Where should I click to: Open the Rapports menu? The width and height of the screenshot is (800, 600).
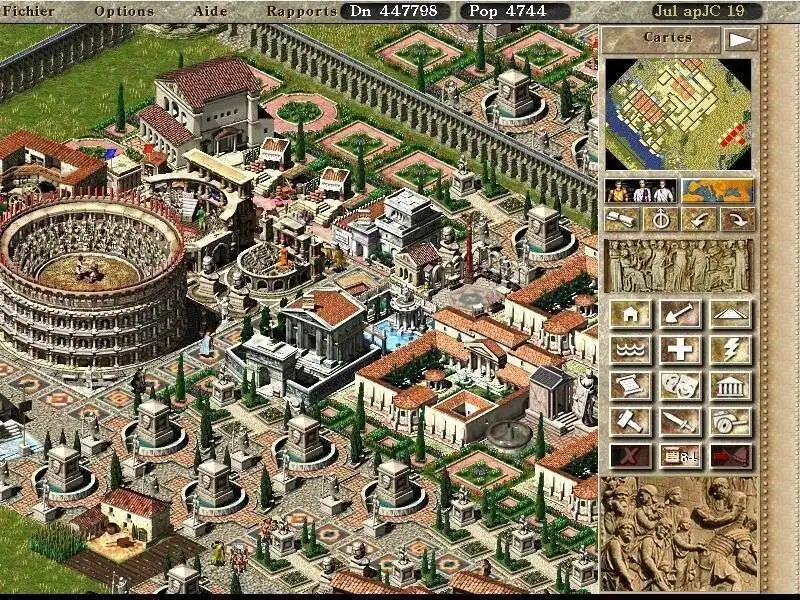tap(301, 11)
